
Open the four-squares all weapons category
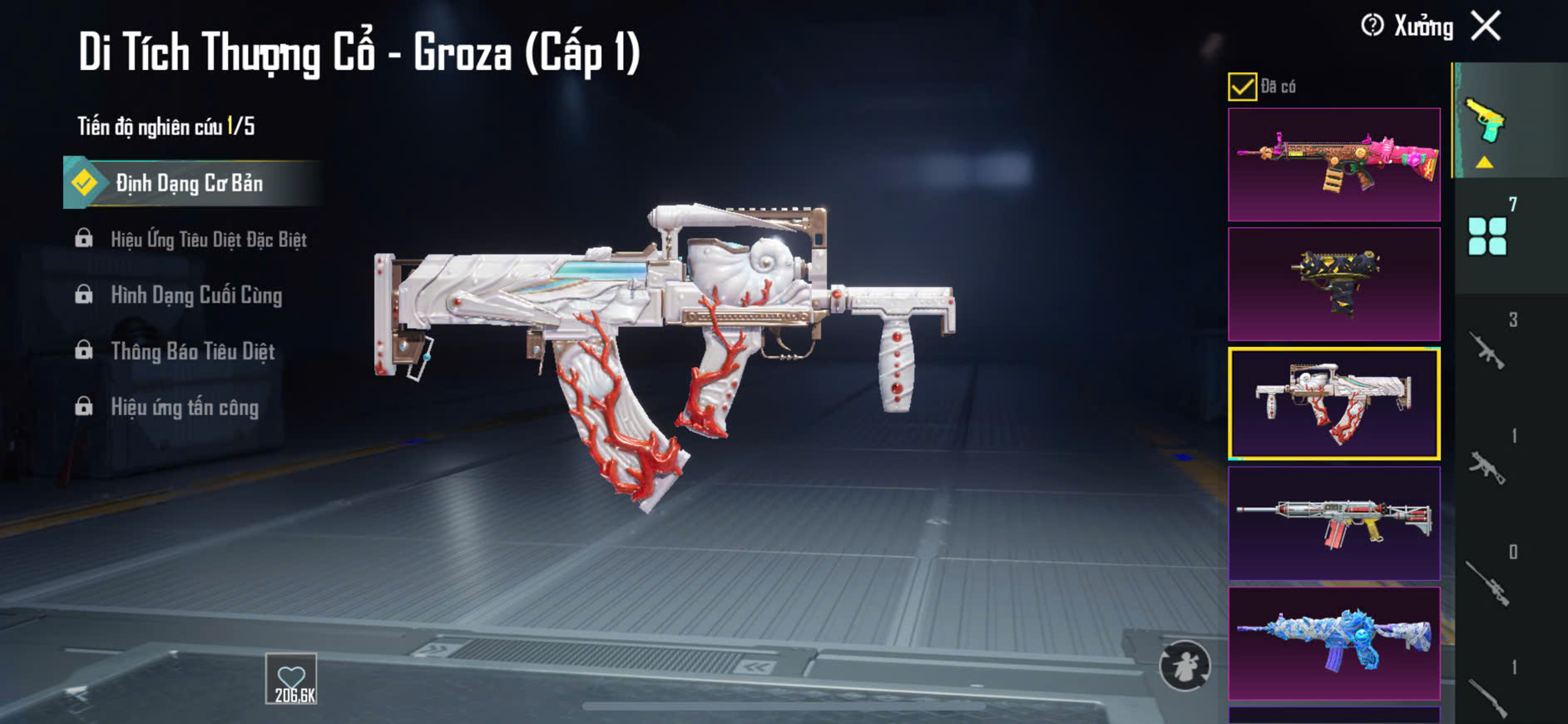[x=1487, y=236]
